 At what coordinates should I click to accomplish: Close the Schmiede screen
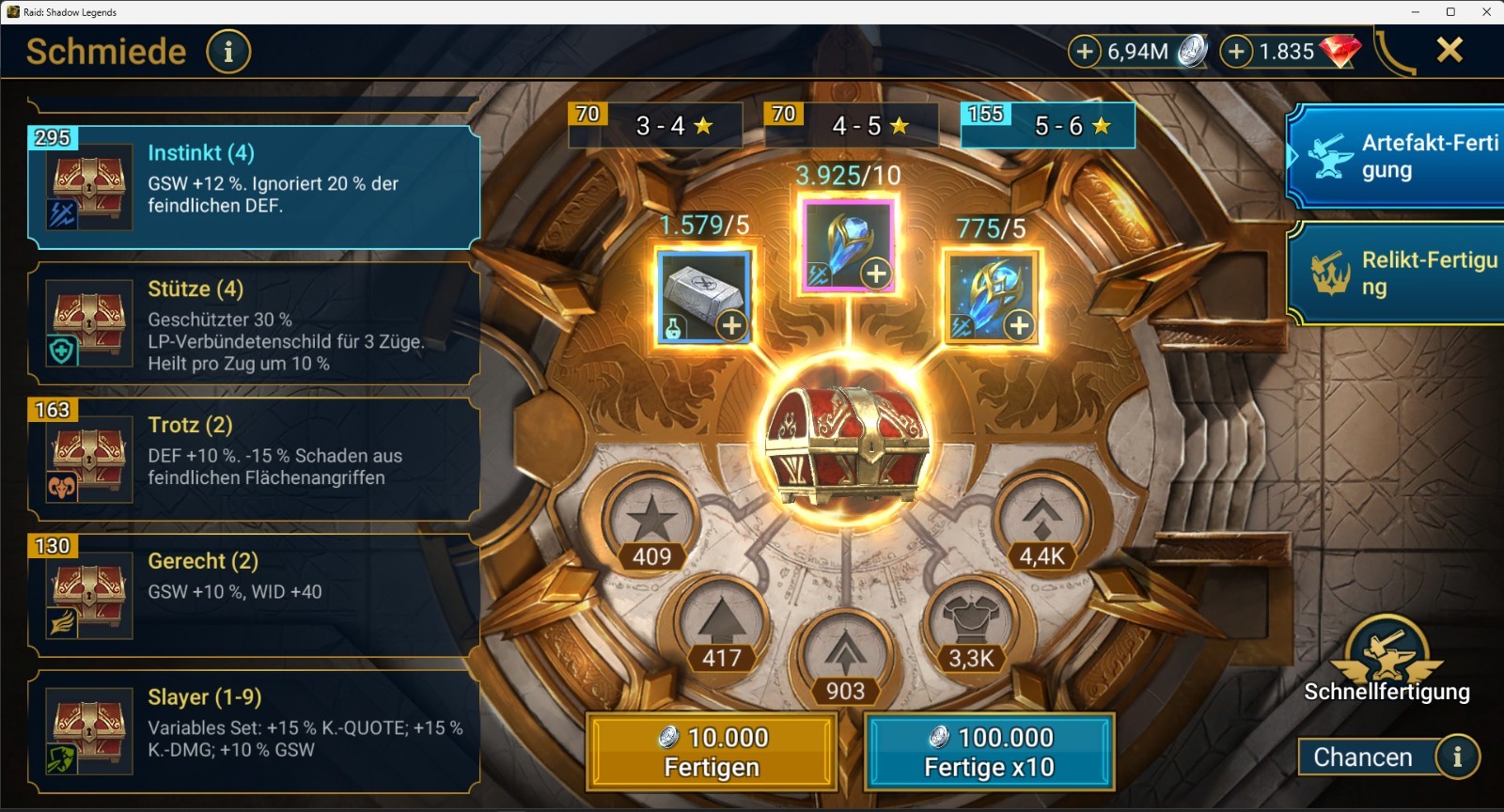[x=1449, y=50]
